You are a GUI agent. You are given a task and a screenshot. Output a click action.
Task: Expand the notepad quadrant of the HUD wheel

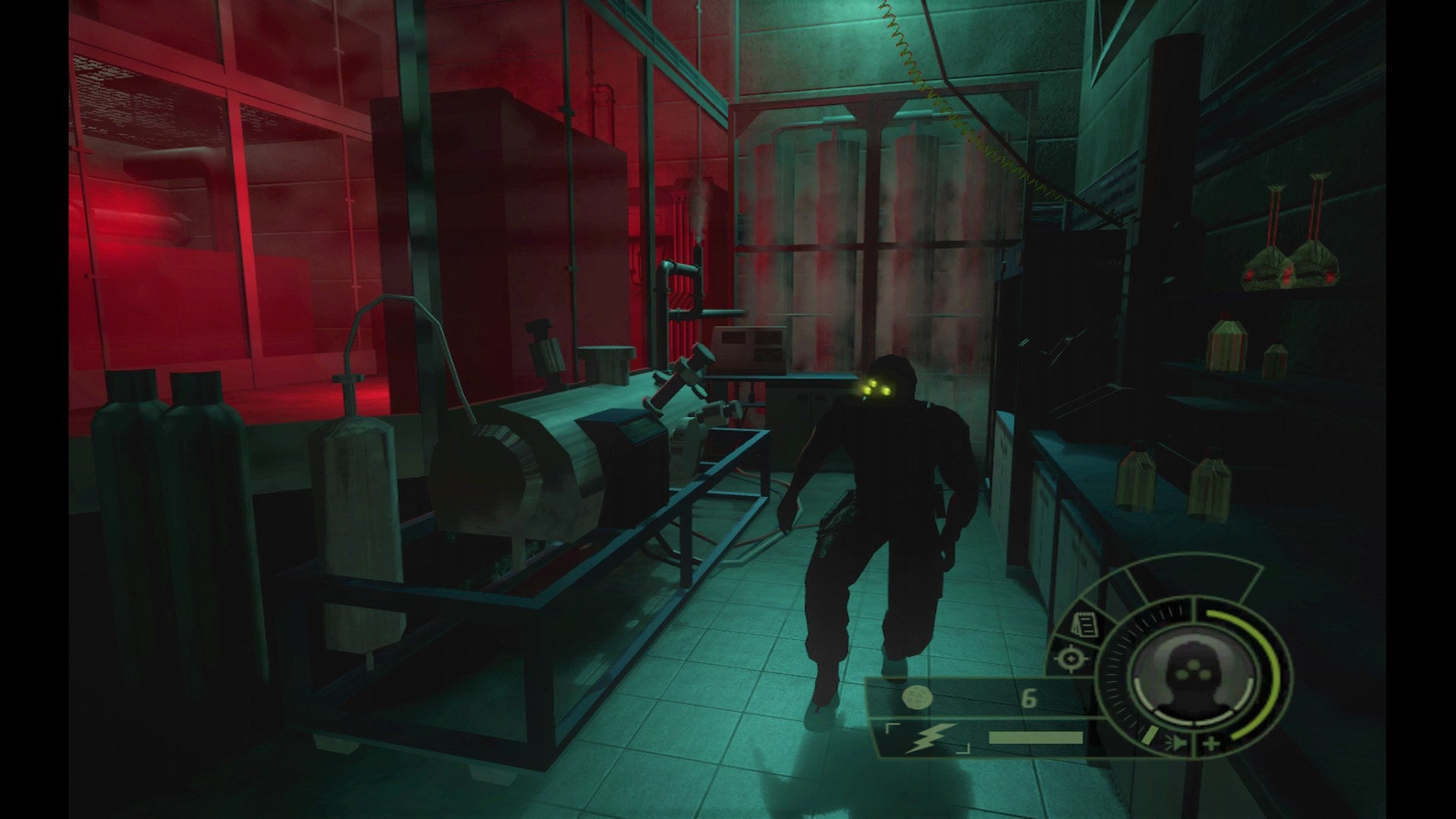pyautogui.click(x=1084, y=624)
